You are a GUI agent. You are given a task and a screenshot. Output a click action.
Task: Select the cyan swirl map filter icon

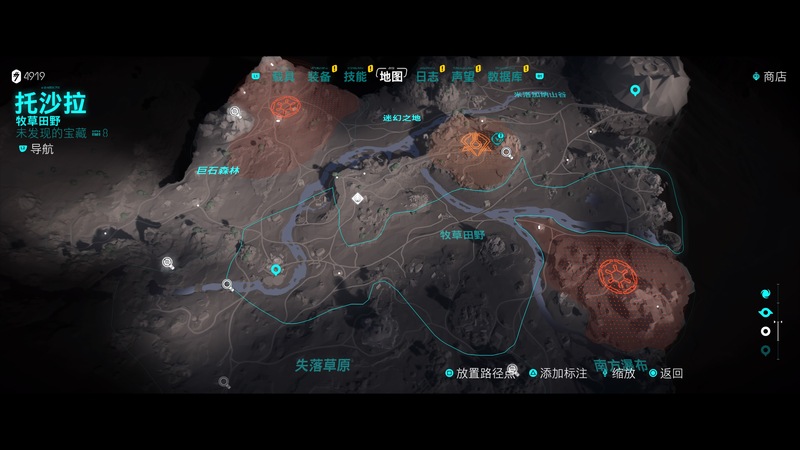[x=766, y=294]
